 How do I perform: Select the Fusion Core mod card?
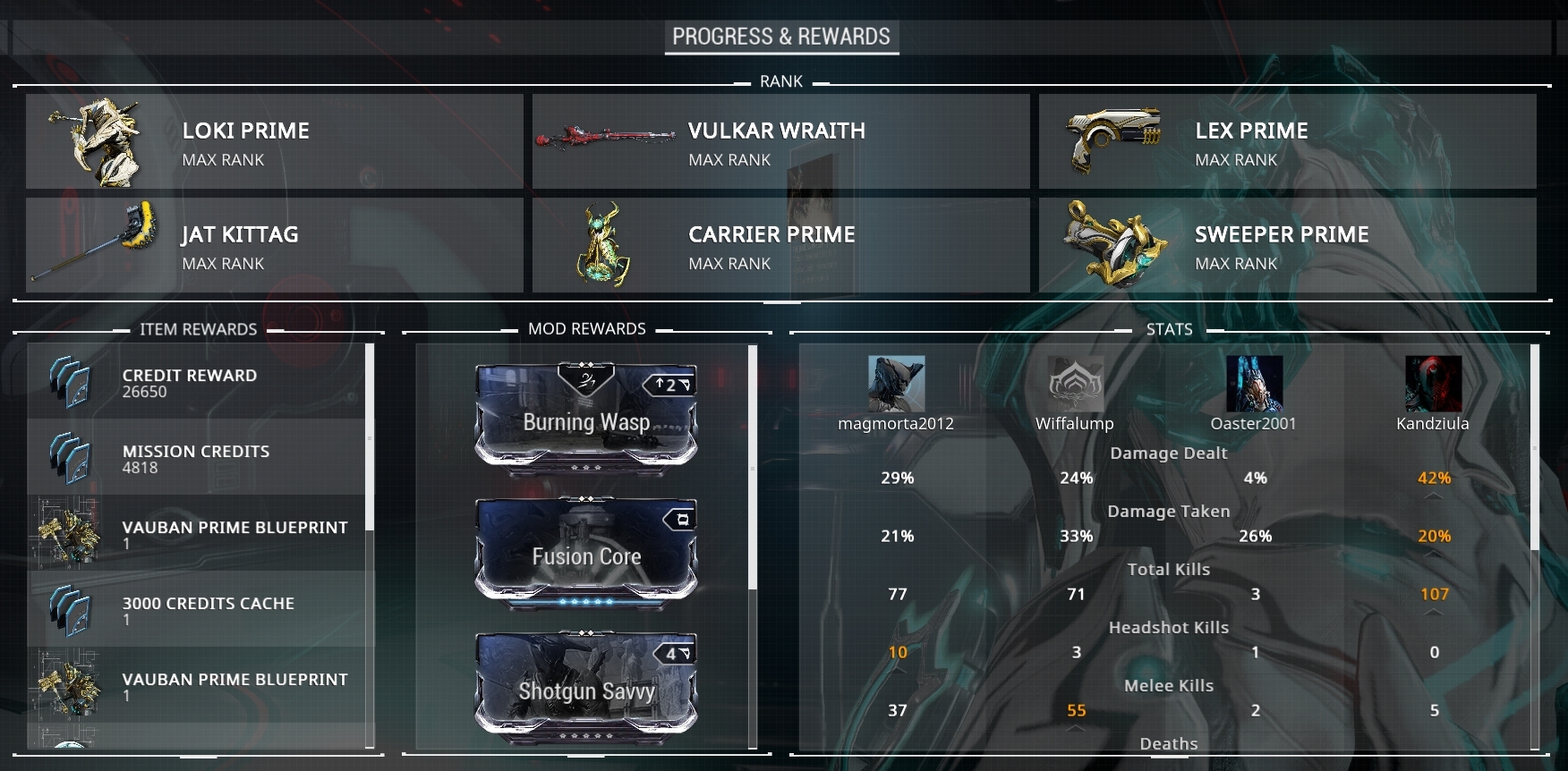pyautogui.click(x=586, y=550)
